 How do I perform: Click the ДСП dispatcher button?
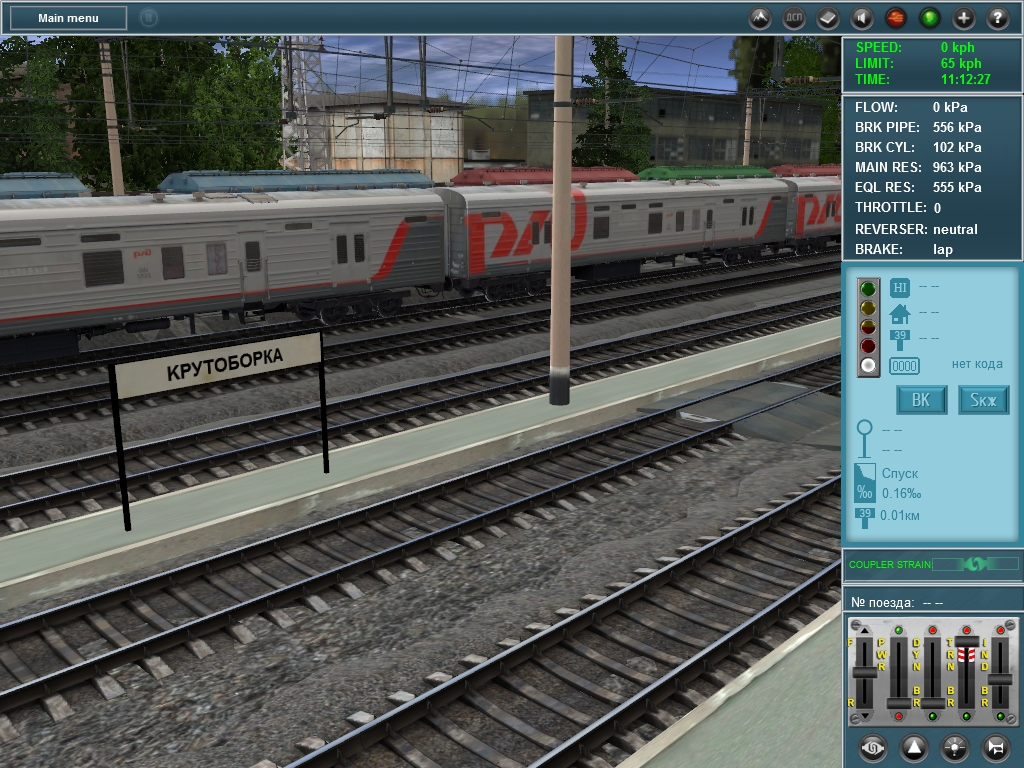pyautogui.click(x=794, y=18)
